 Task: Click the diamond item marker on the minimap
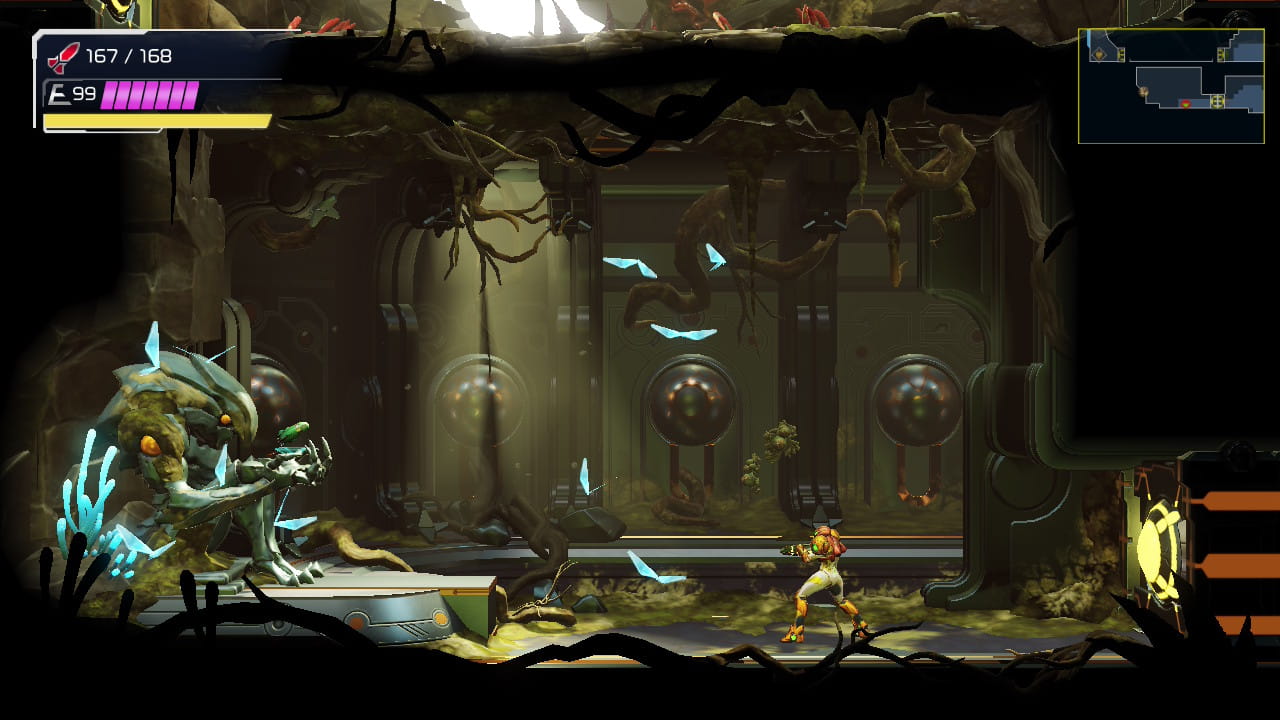click(x=1098, y=55)
